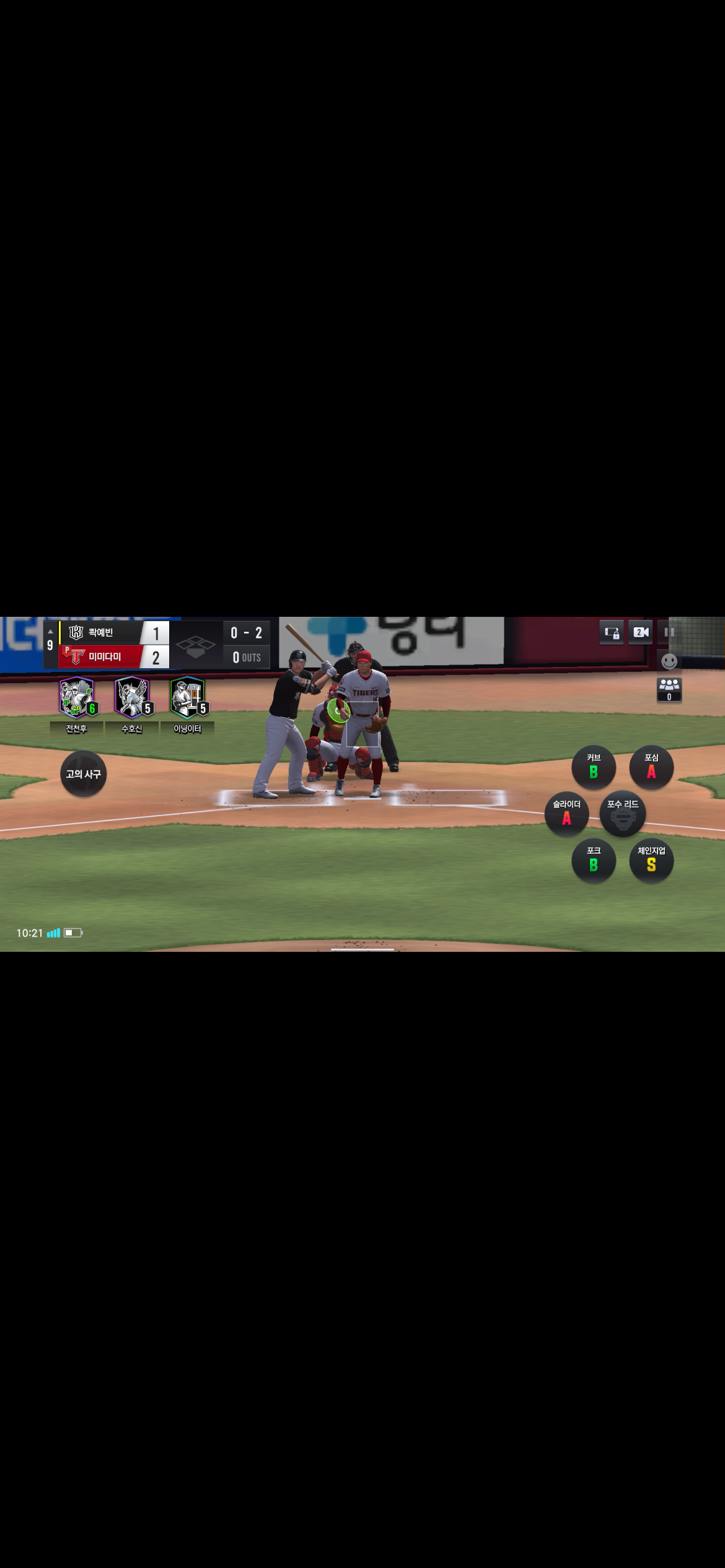Tap the 포수 리드 catcher lead button
This screenshot has height=1568, width=725.
tap(622, 814)
